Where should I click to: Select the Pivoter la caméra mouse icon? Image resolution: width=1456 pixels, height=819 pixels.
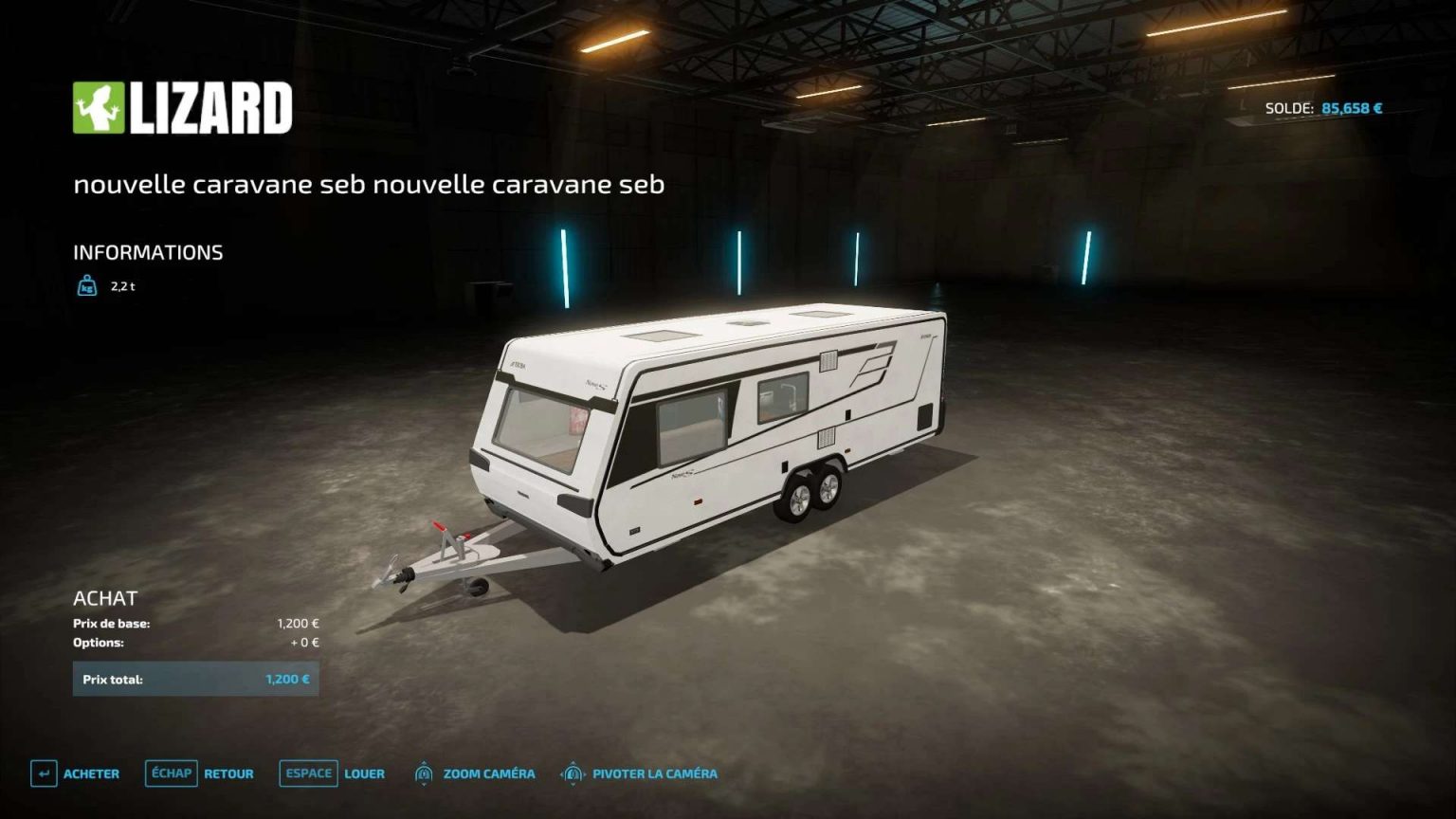(x=573, y=773)
